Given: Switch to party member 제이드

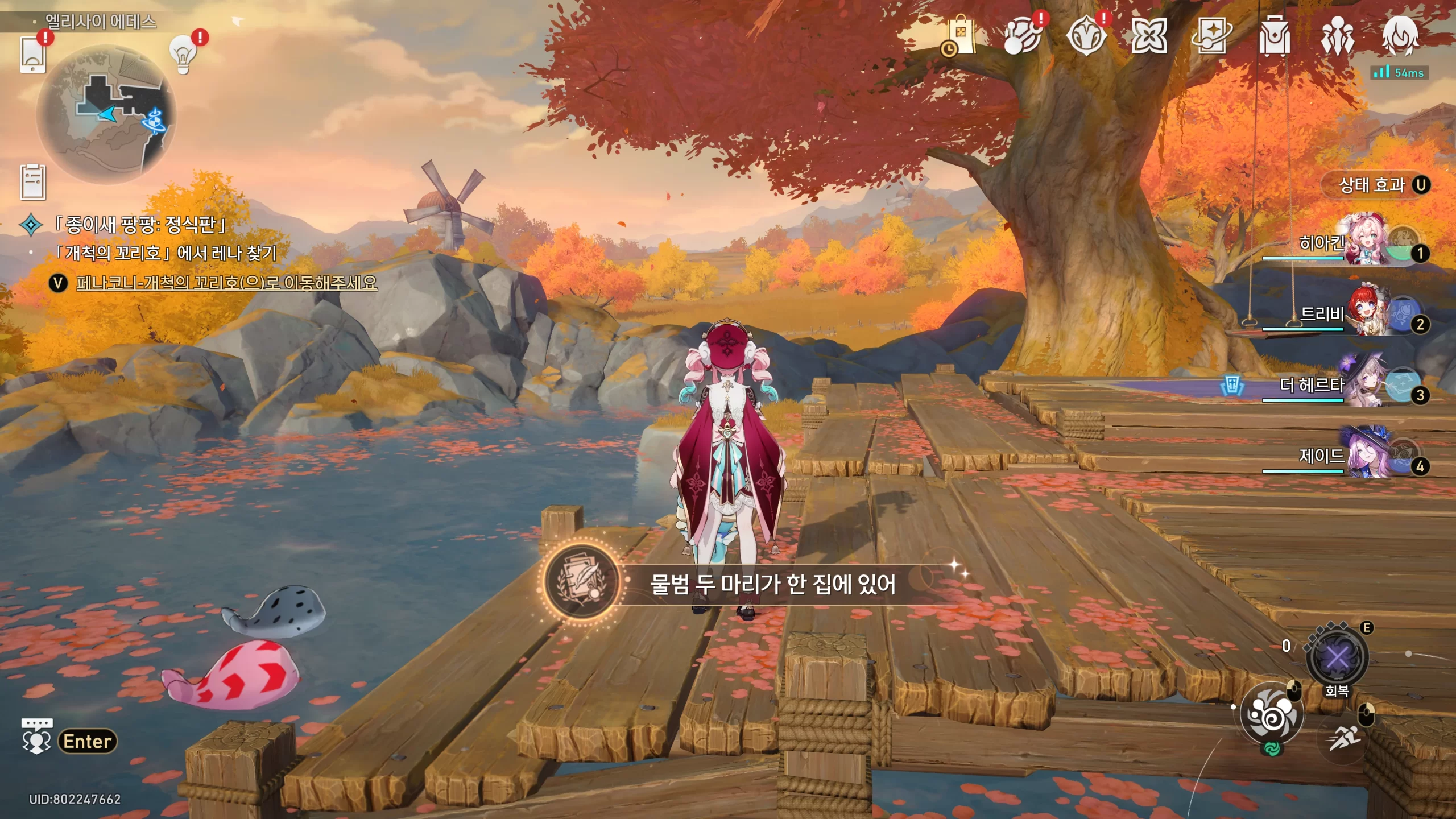Looking at the screenshot, I should (1365, 456).
